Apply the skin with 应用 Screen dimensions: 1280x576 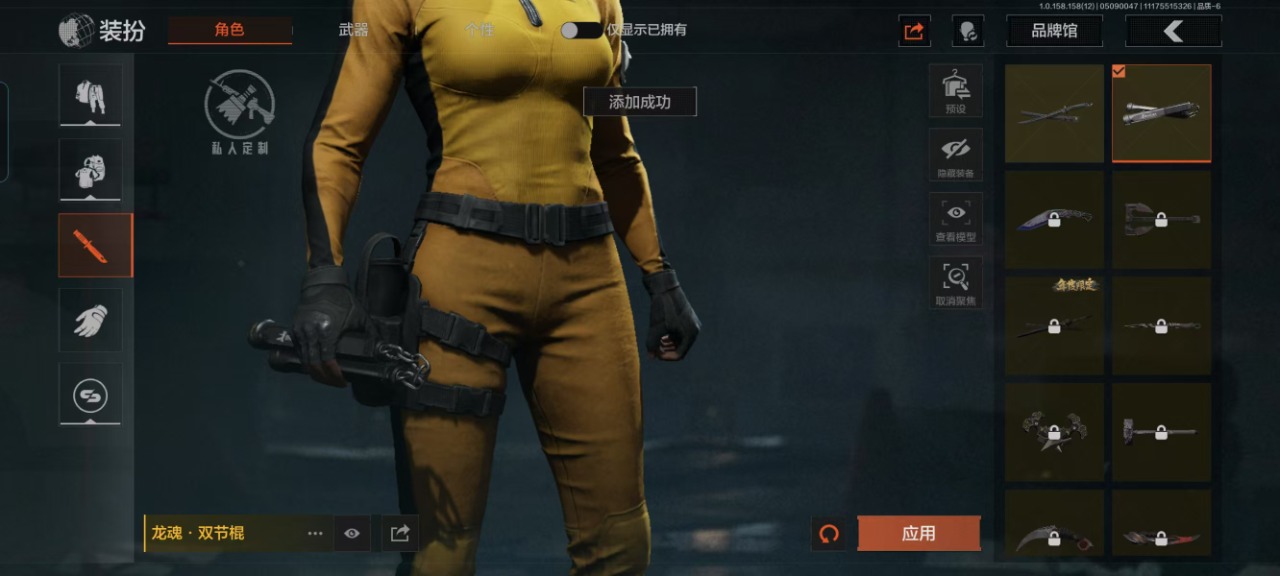coord(918,534)
